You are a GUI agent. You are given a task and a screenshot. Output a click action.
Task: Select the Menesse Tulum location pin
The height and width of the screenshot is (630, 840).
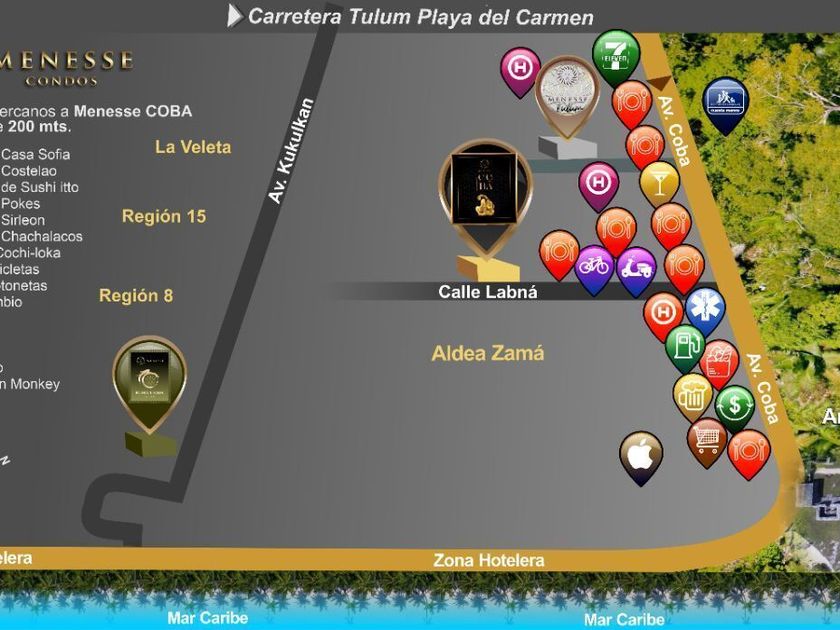567,93
